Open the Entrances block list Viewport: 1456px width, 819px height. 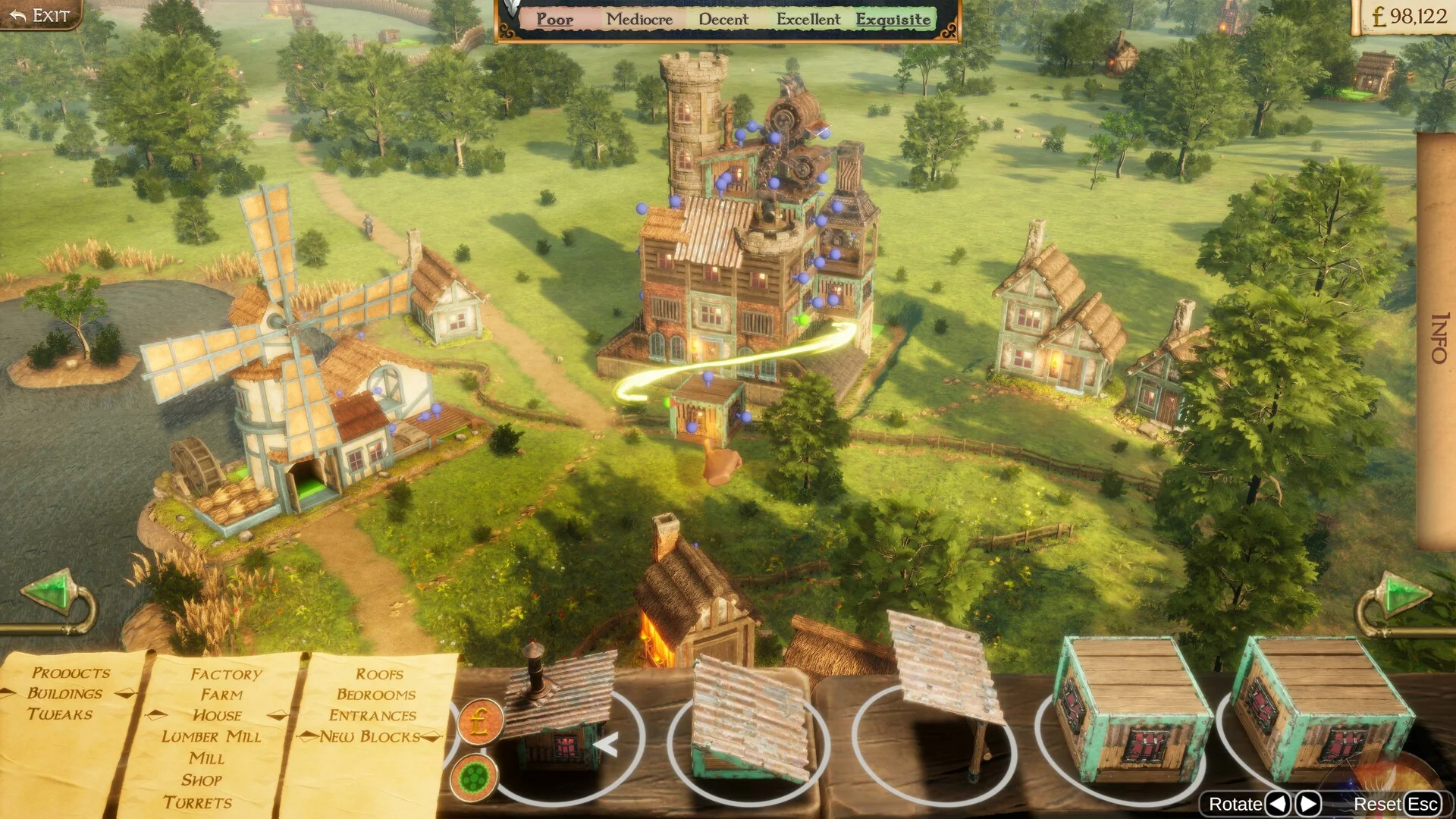[372, 715]
